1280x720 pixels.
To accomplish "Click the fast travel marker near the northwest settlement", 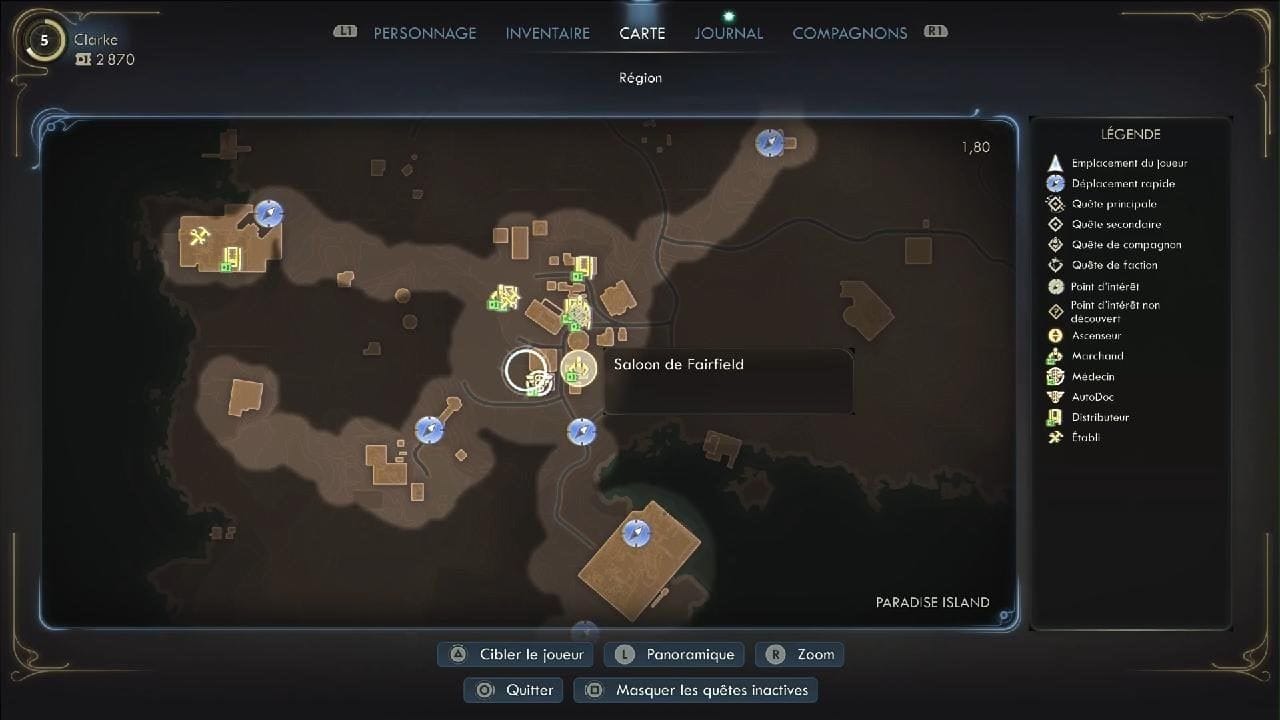I will 268,212.
